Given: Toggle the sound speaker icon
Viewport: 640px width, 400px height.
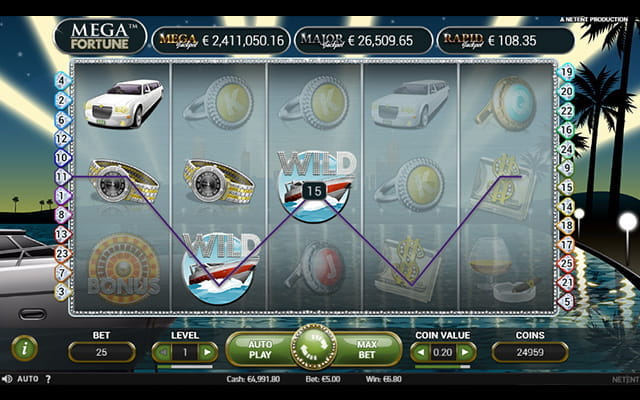Looking at the screenshot, I should [7, 379].
